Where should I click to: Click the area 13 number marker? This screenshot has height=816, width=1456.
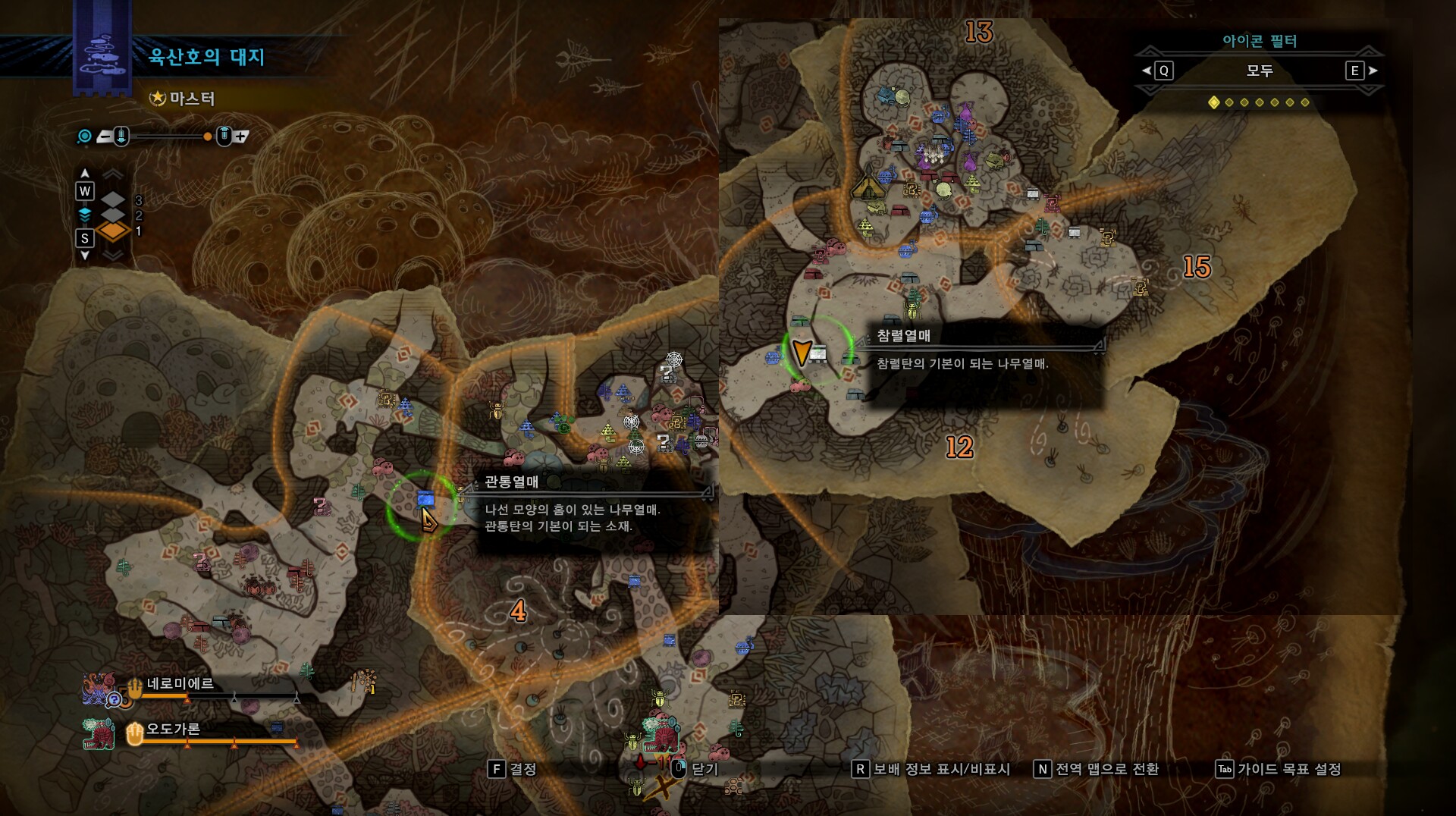click(x=978, y=32)
